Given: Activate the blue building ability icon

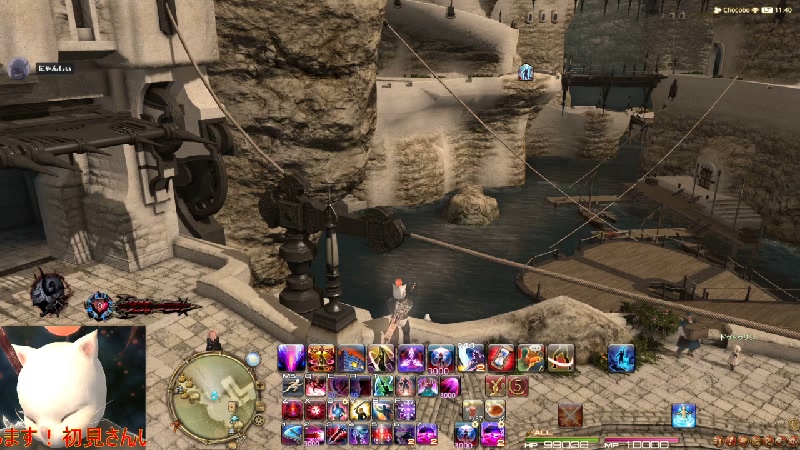Looking at the screenshot, I should tap(351, 358).
